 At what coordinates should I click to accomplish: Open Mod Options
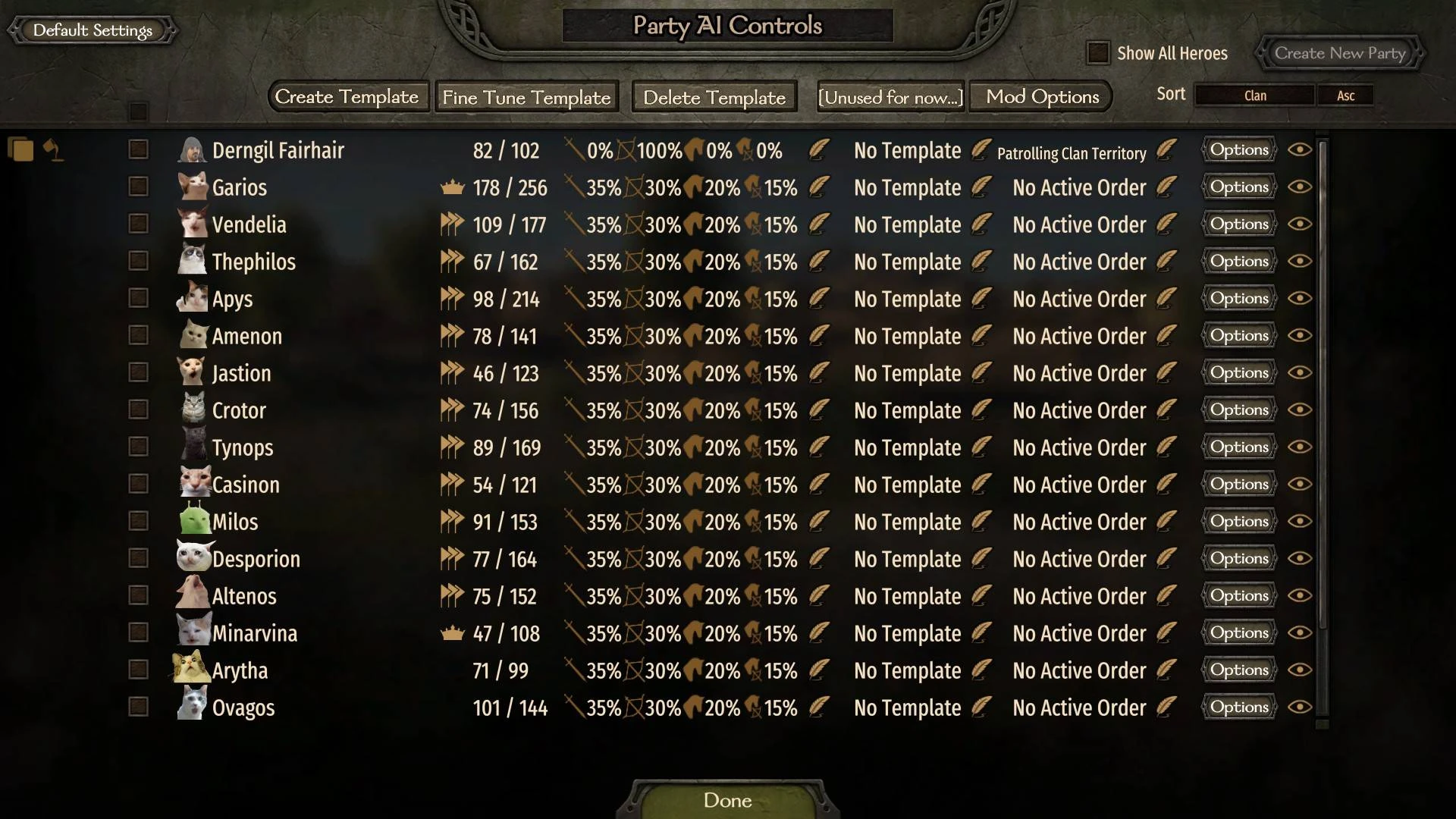tap(1040, 96)
